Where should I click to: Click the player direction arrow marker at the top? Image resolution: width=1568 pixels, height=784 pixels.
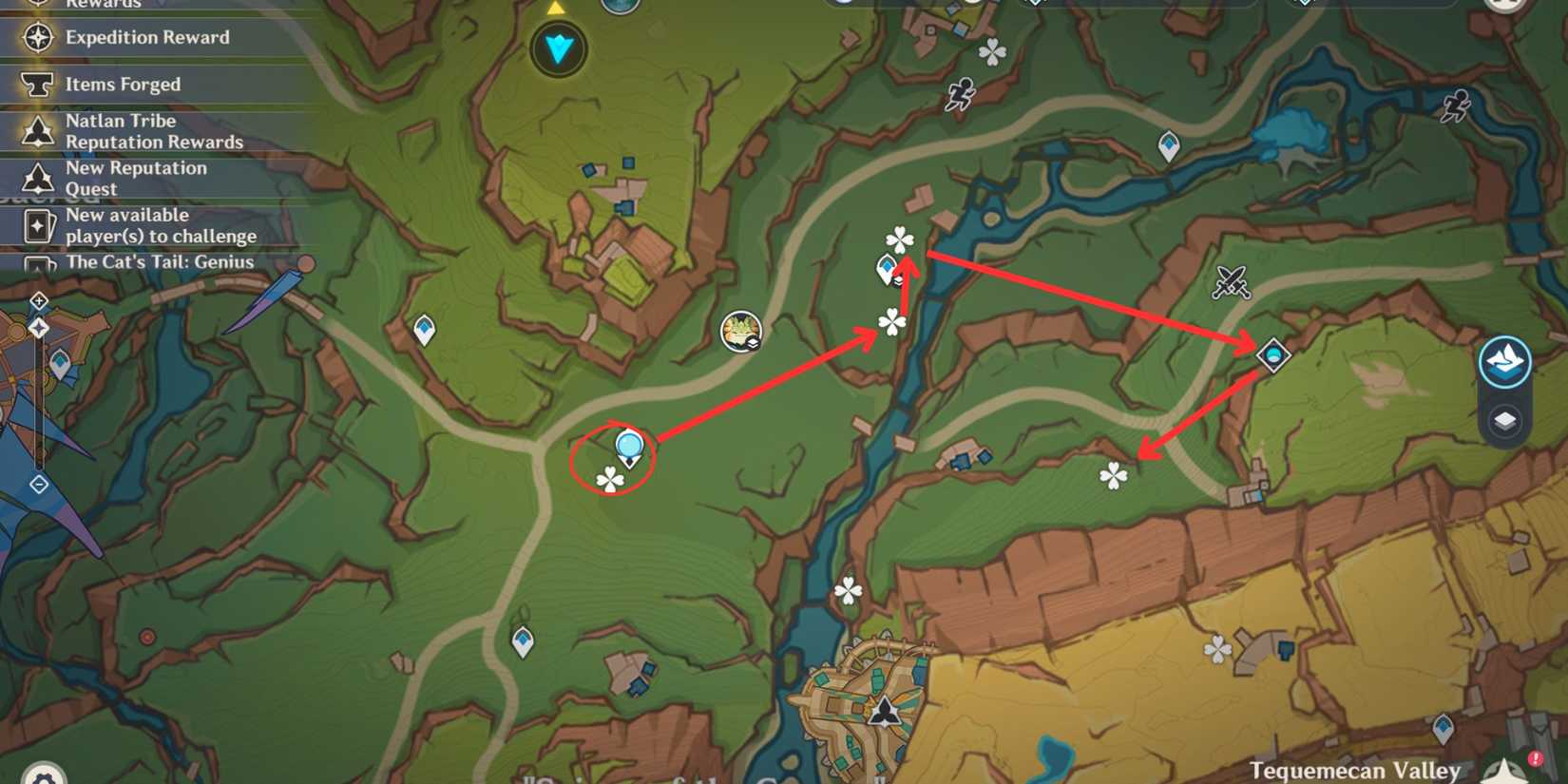tap(556, 47)
